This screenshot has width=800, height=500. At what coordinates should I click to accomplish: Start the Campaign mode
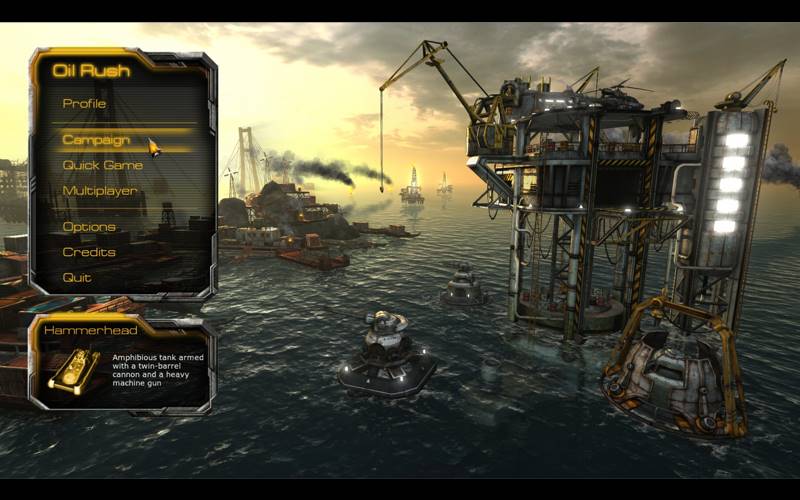pyautogui.click(x=96, y=140)
